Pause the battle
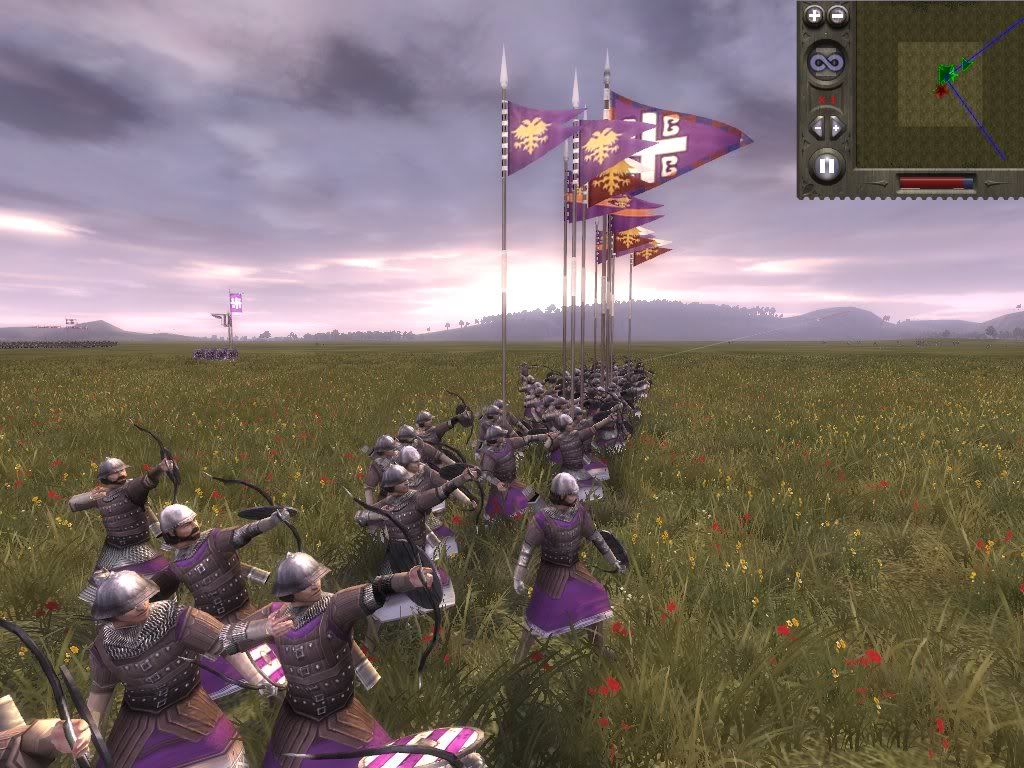1024x768 pixels. (827, 165)
